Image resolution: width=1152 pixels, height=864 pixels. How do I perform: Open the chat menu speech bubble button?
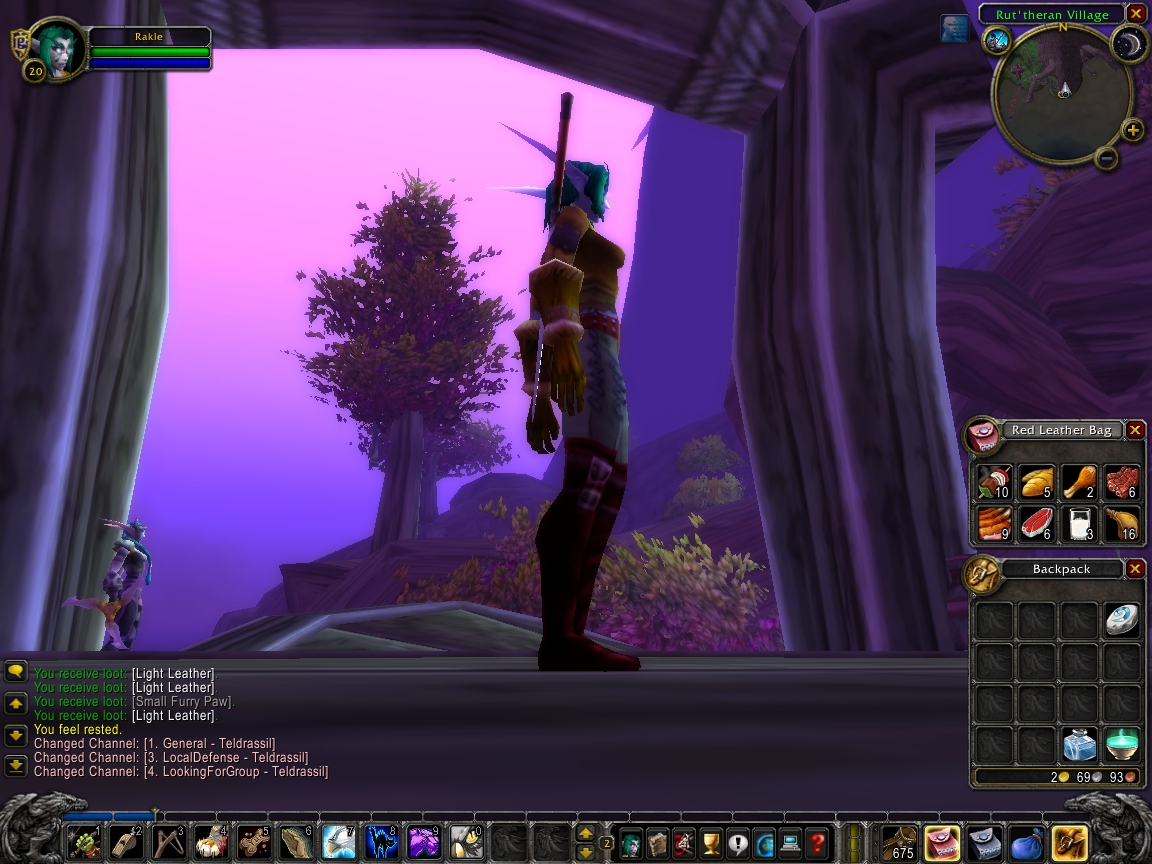[15, 672]
